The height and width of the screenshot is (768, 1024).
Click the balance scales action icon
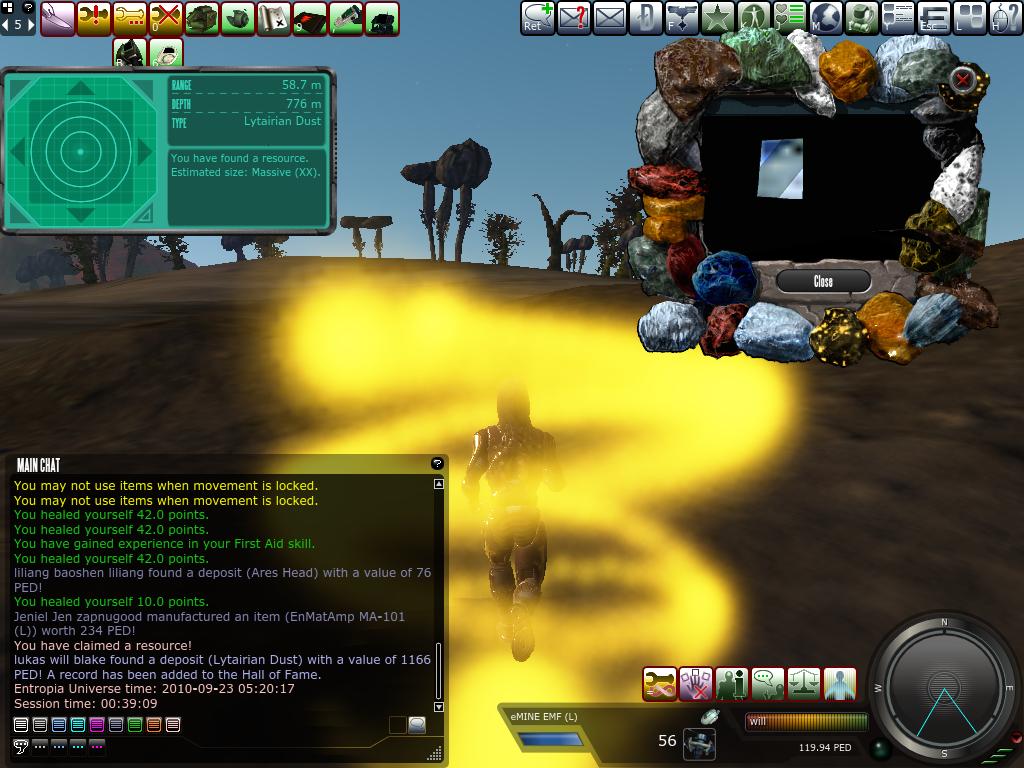804,684
